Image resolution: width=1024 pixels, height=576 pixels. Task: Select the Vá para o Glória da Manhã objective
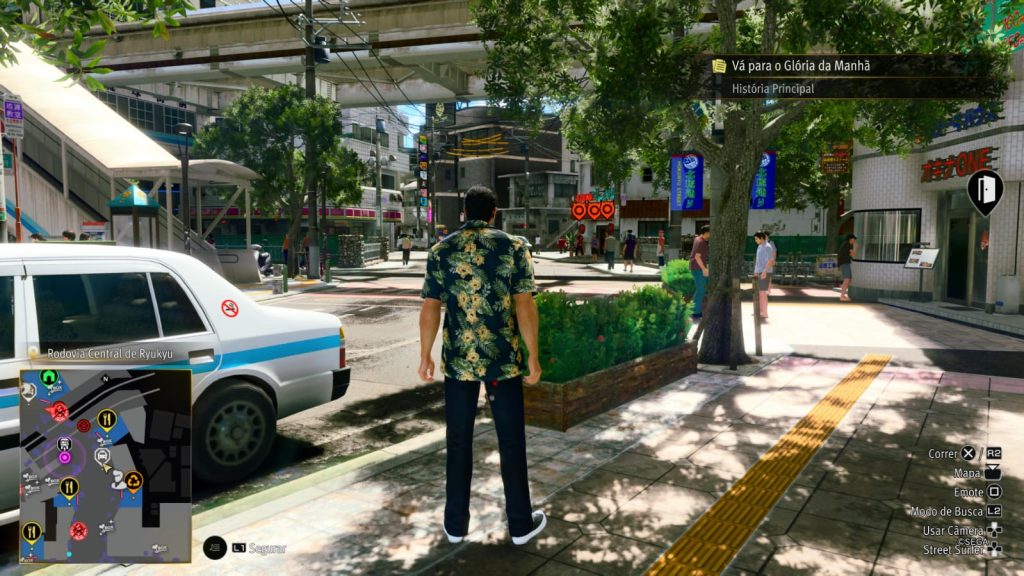800,66
